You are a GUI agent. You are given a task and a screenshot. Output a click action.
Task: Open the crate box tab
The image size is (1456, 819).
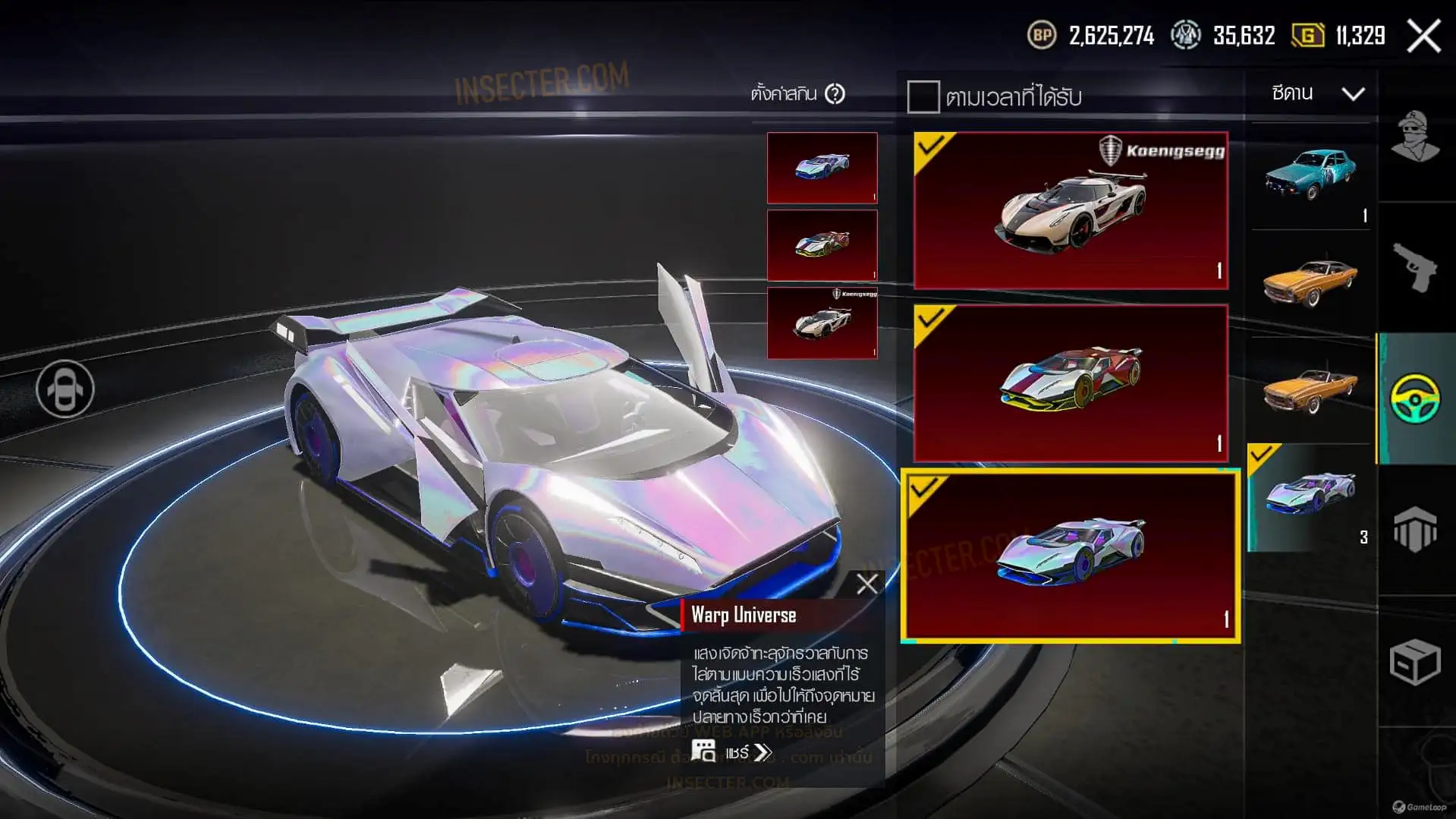[1415, 661]
